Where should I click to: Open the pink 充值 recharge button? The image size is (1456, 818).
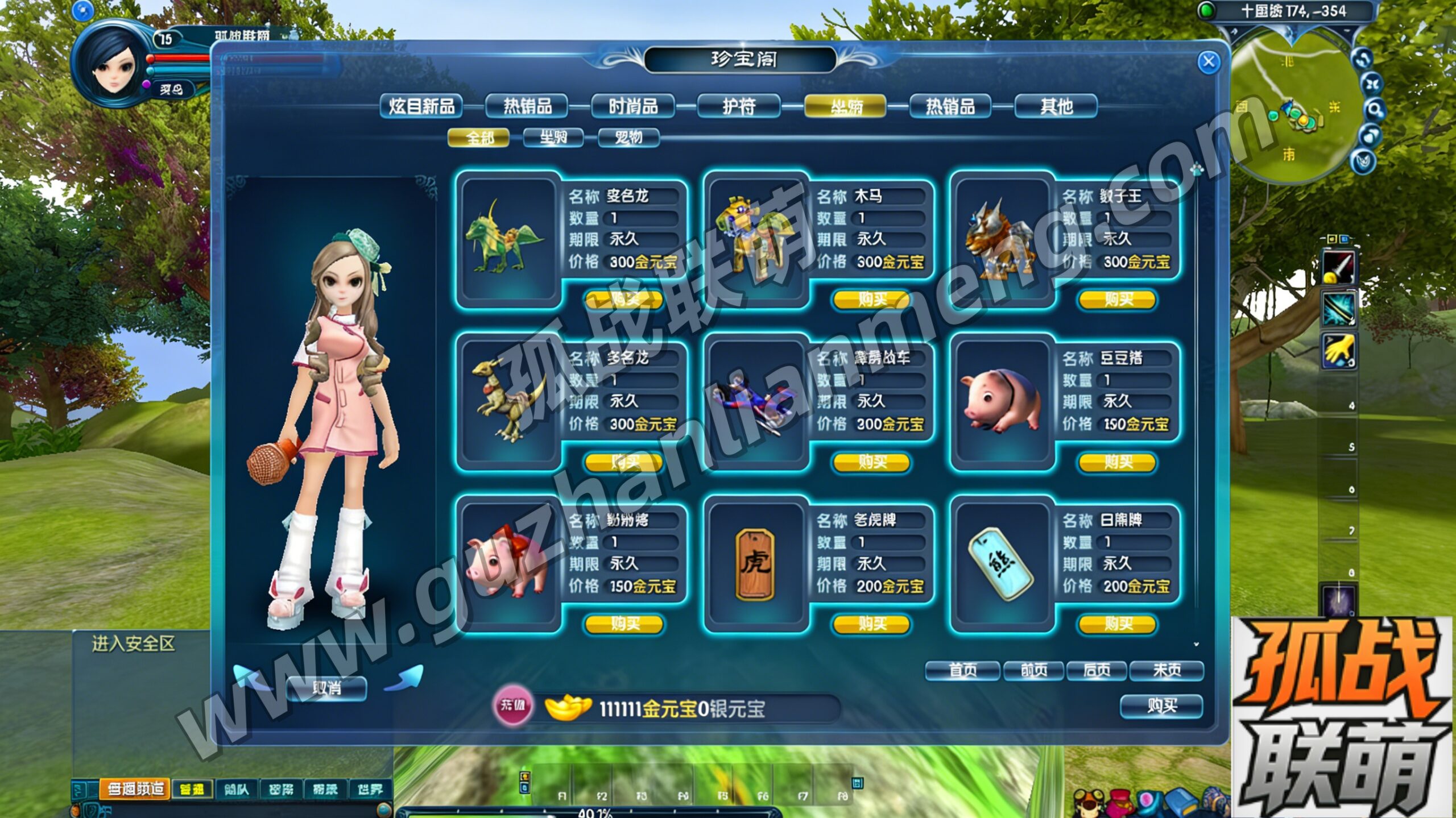(x=512, y=705)
